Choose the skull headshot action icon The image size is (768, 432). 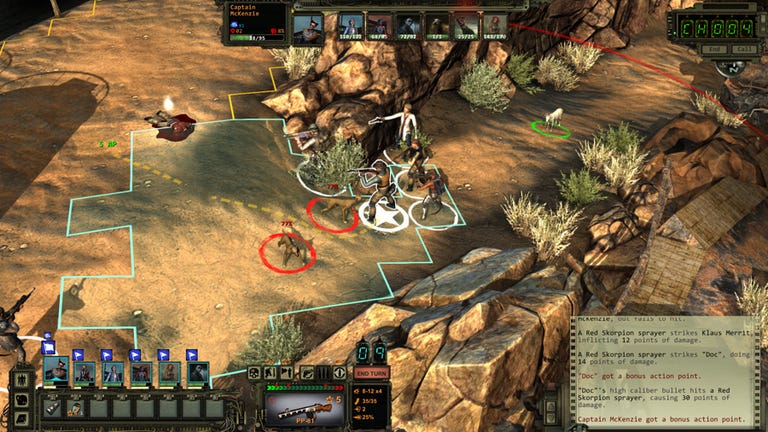(254, 373)
